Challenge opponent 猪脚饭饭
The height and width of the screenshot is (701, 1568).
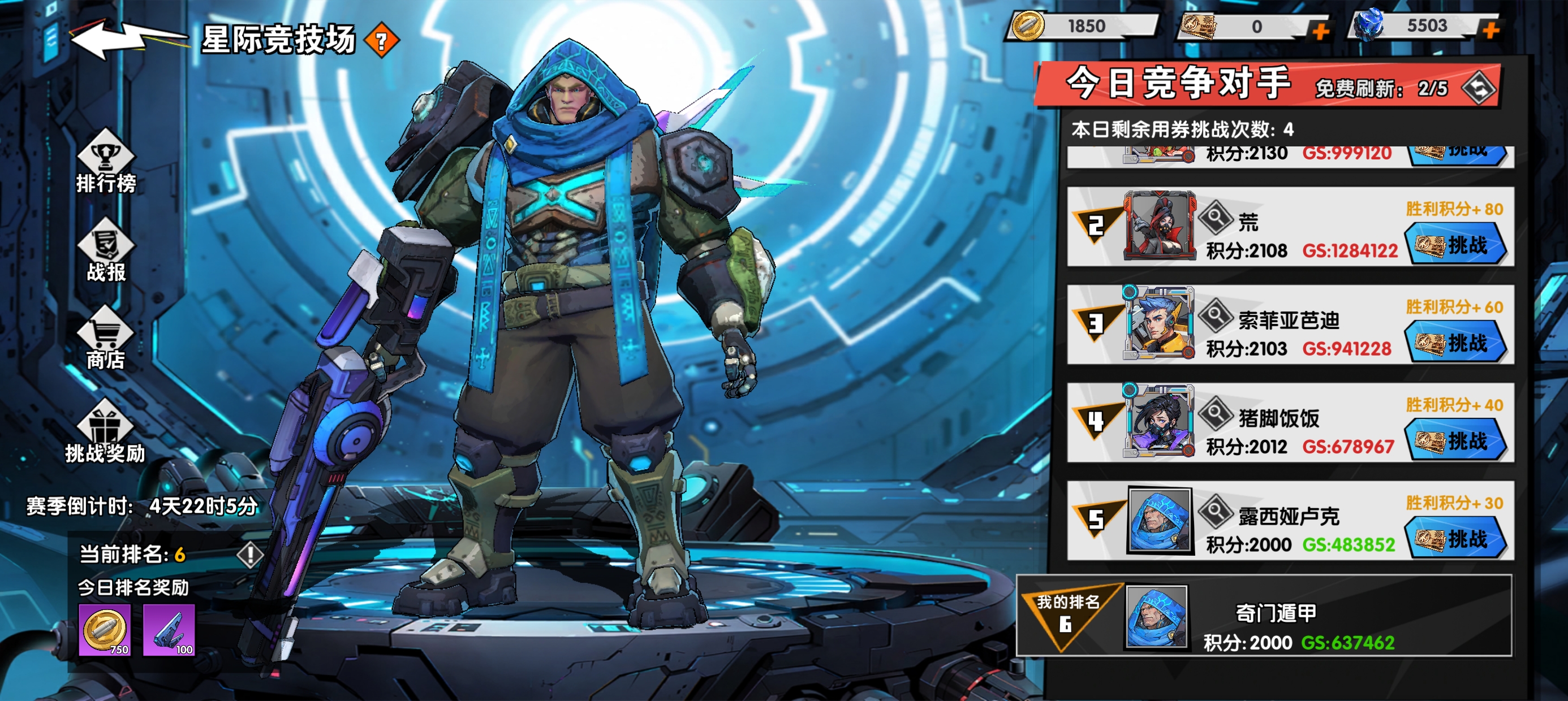pyautogui.click(x=1456, y=441)
